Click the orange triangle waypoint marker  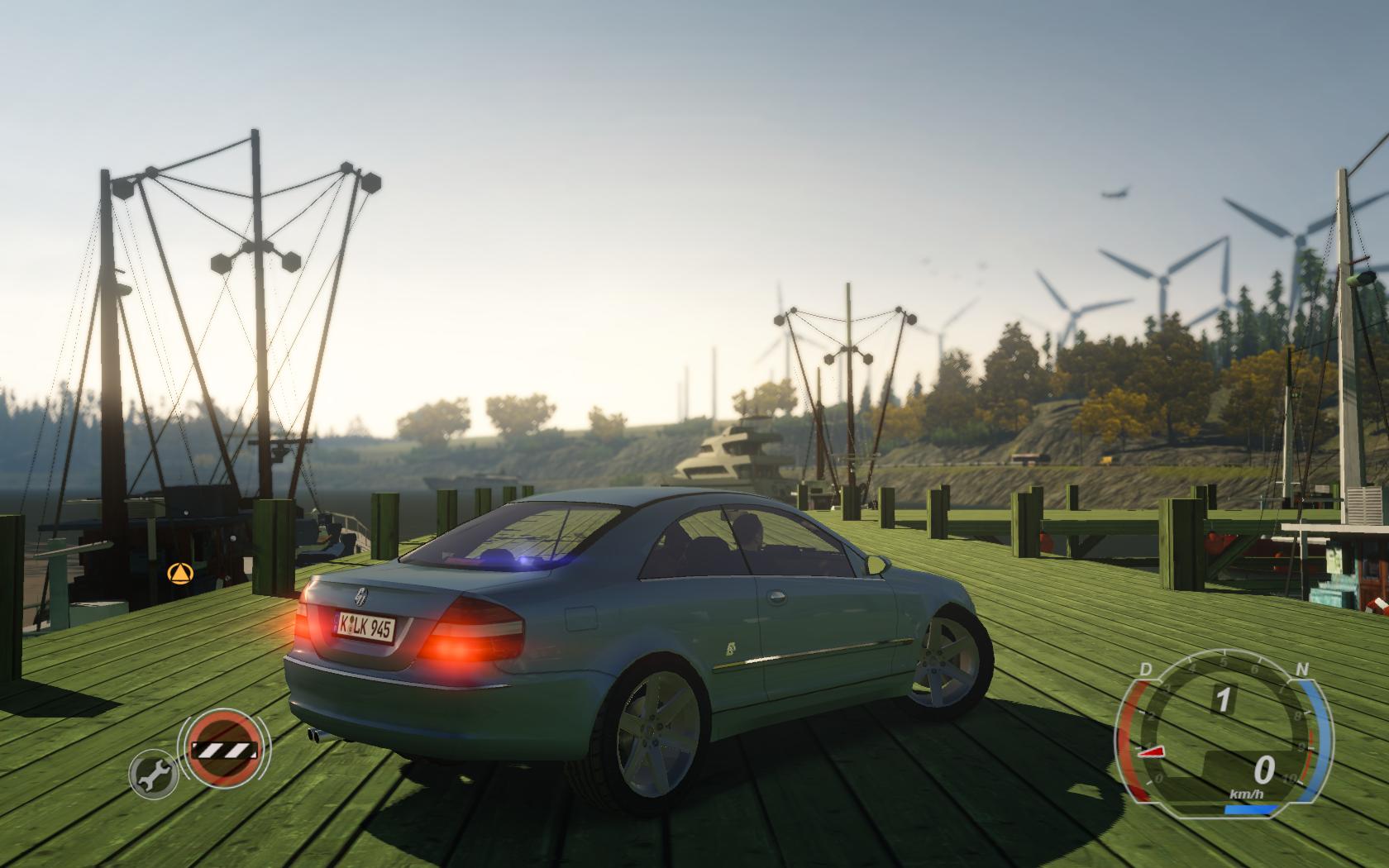click(177, 572)
